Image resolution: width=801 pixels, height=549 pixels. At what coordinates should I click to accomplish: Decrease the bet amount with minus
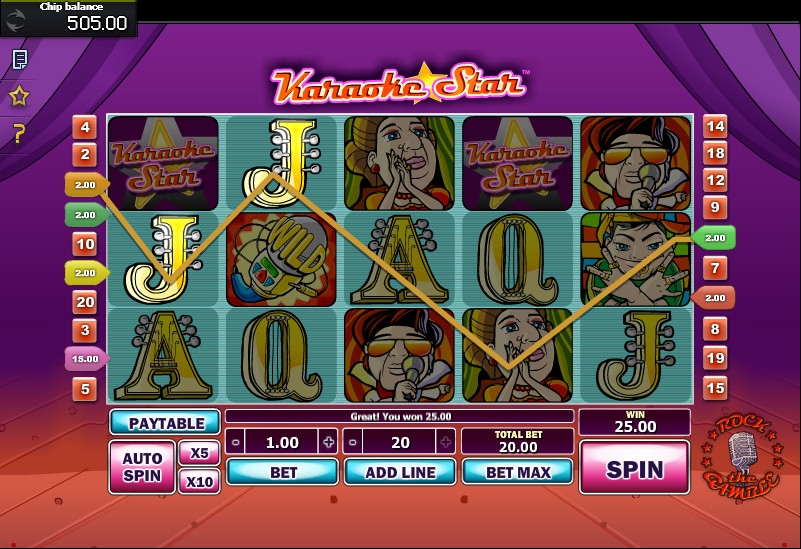[235, 442]
